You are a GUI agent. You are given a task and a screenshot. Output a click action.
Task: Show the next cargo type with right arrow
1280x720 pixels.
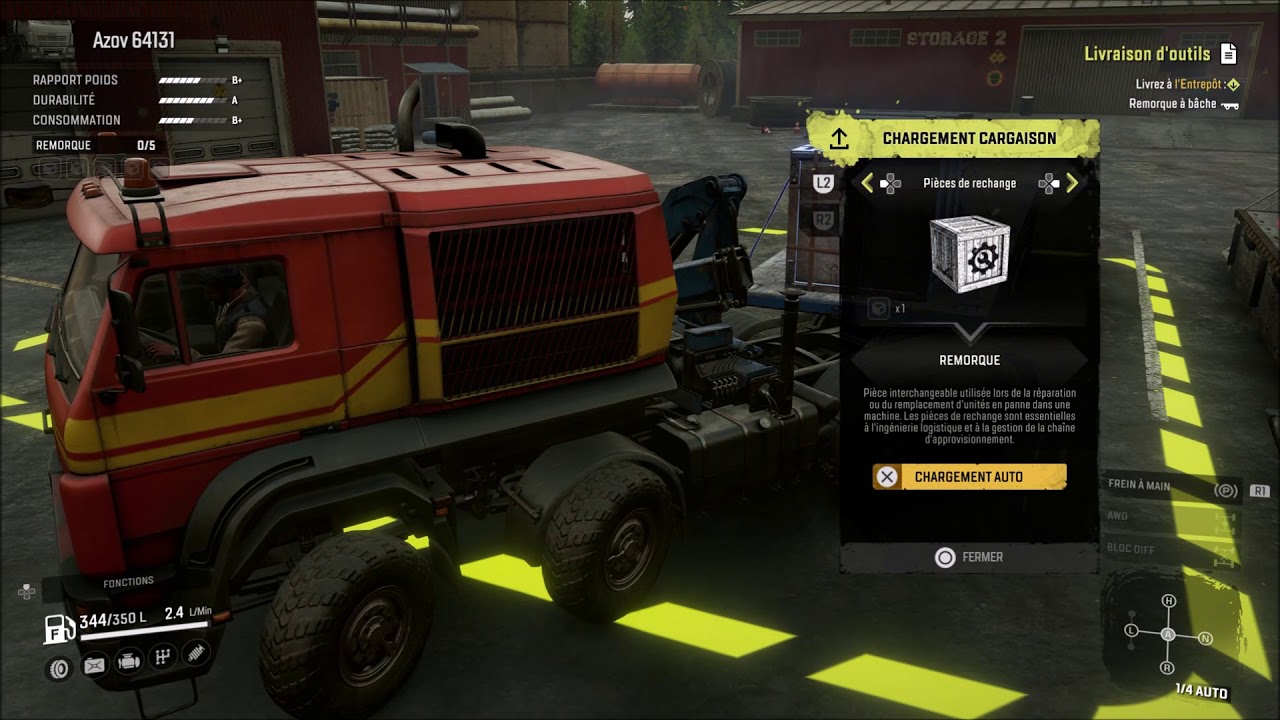(1072, 183)
